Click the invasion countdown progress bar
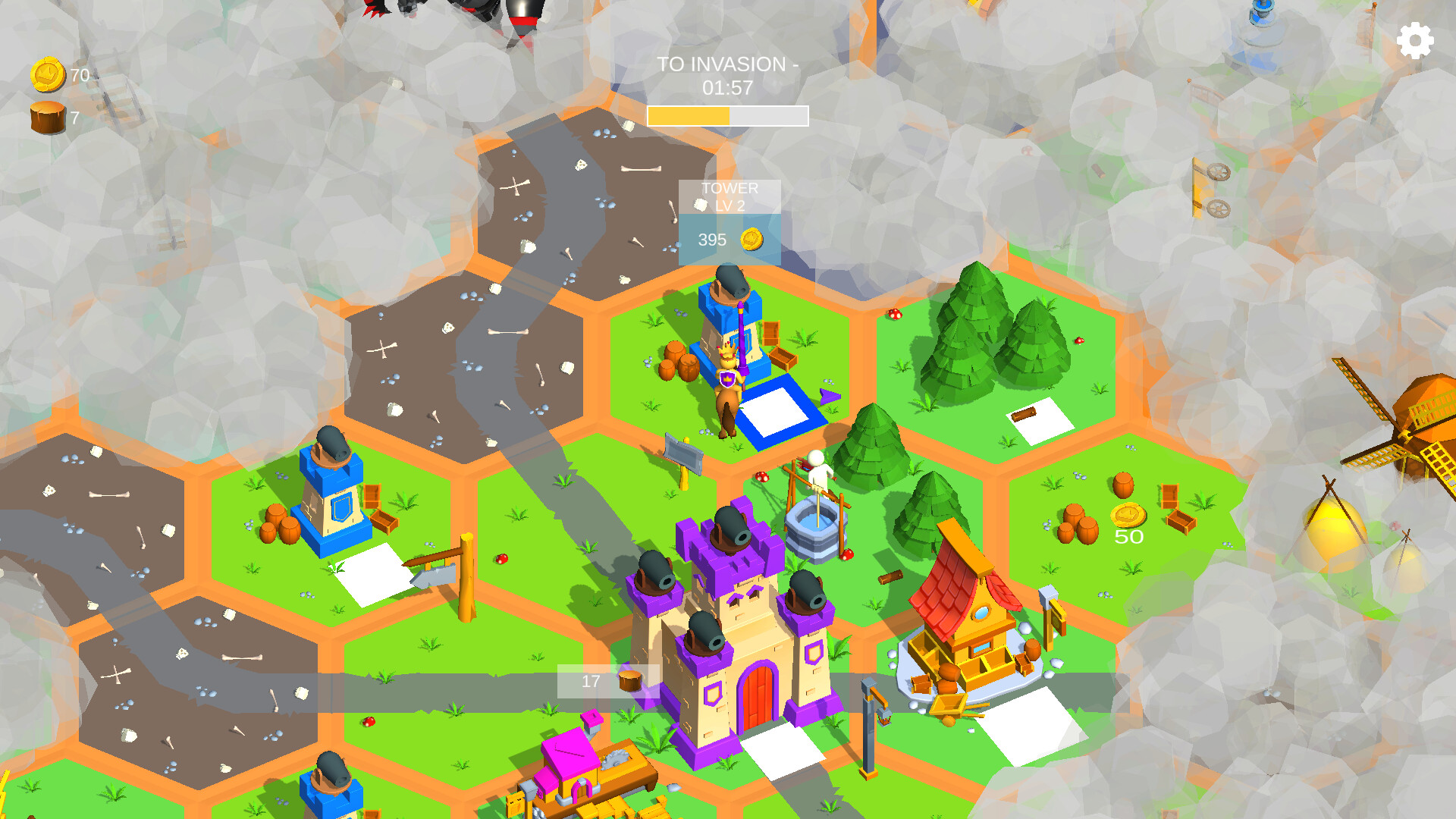 tap(726, 116)
